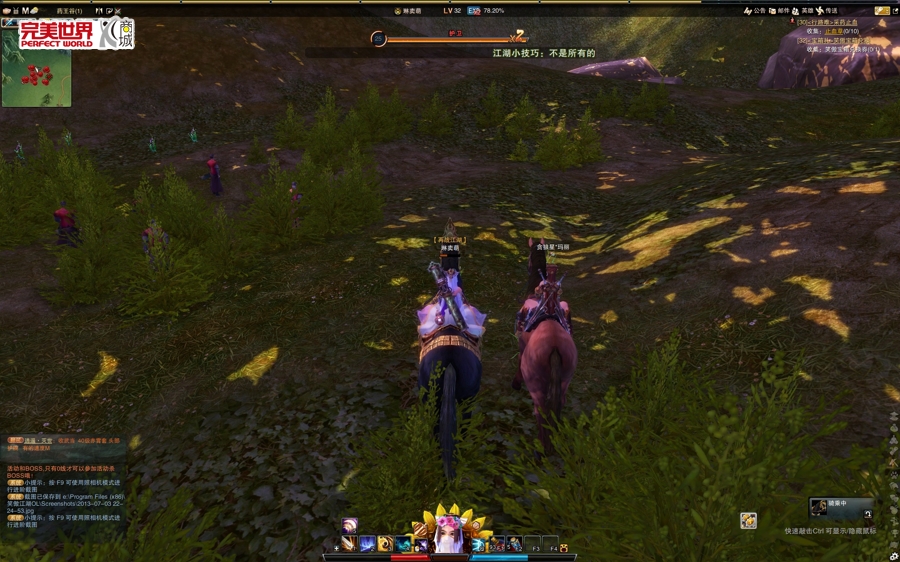Activate the sword slash skill
900x562 pixels.
(x=347, y=544)
